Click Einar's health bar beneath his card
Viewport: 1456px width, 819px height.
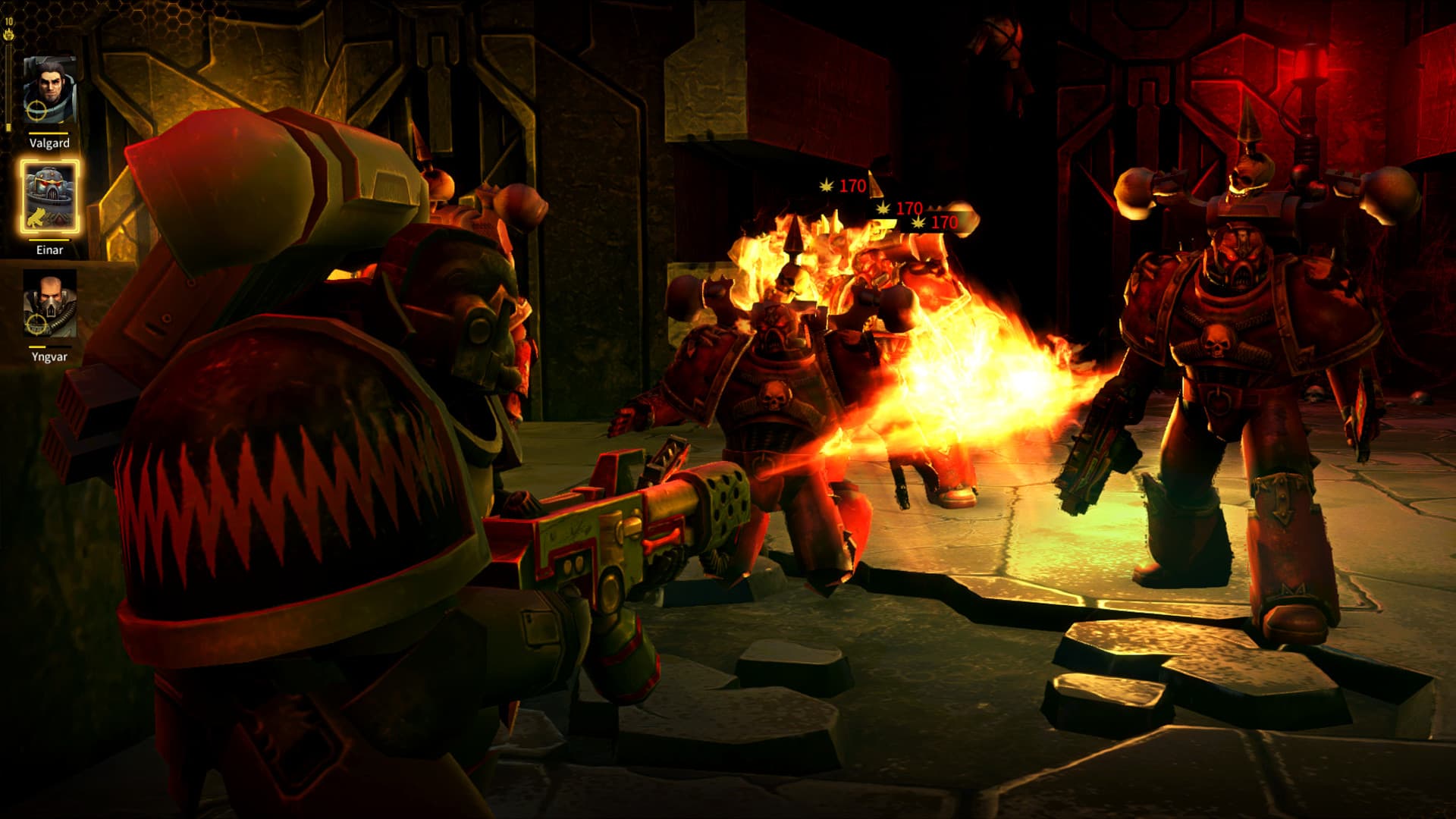48,239
